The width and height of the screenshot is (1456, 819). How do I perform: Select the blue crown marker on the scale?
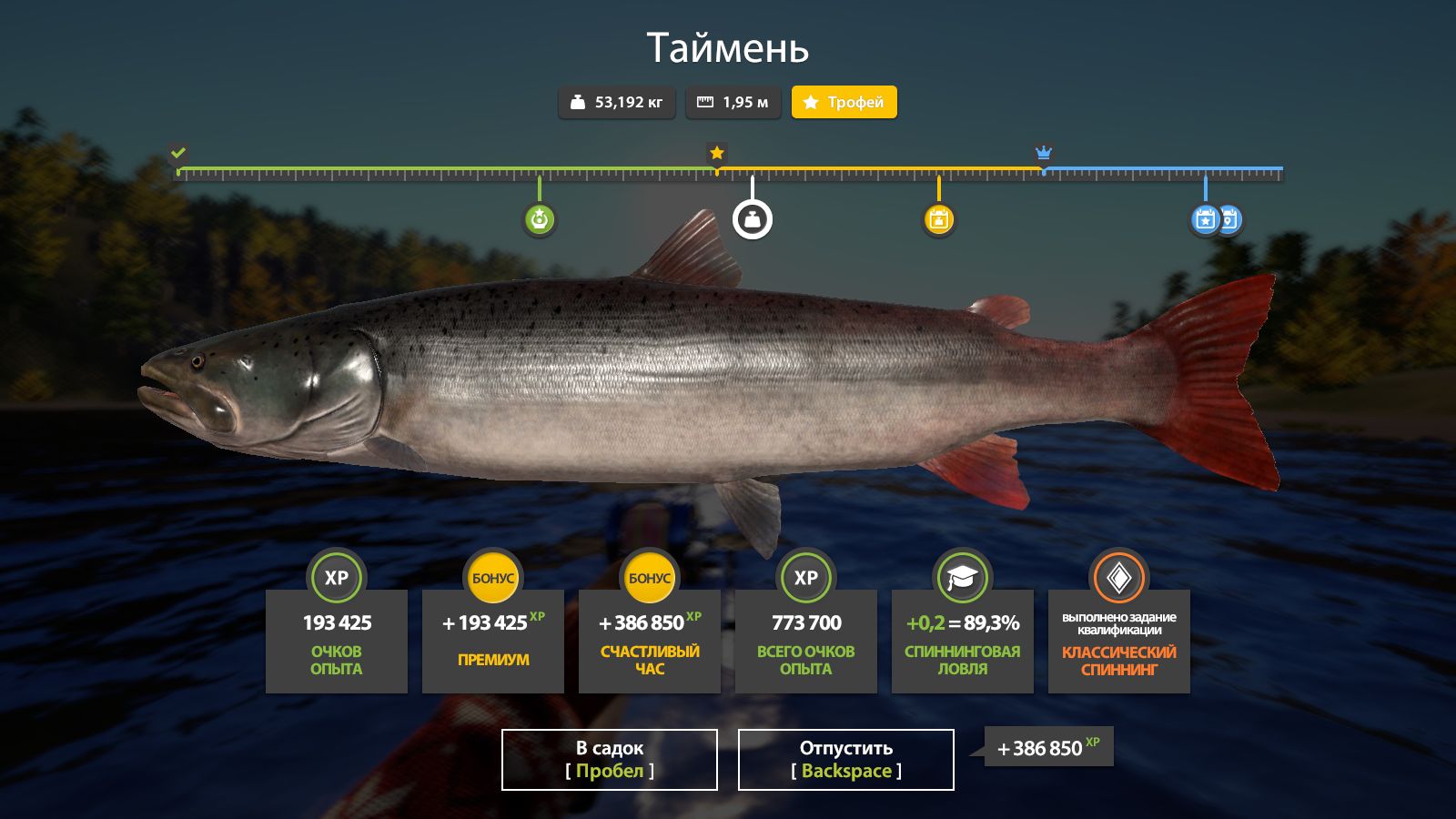(x=1043, y=153)
